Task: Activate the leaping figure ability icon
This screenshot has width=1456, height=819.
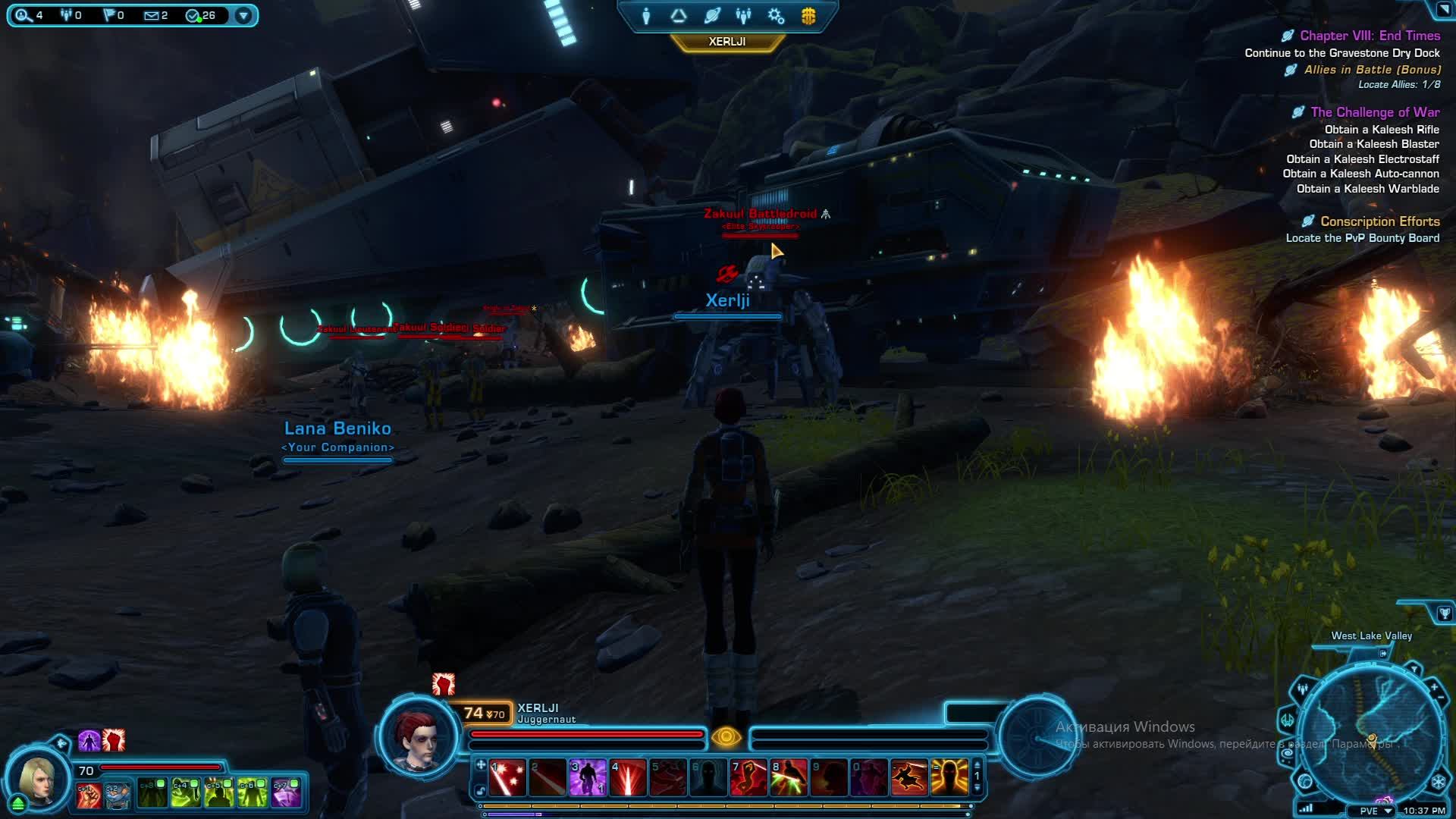Action: (909, 777)
